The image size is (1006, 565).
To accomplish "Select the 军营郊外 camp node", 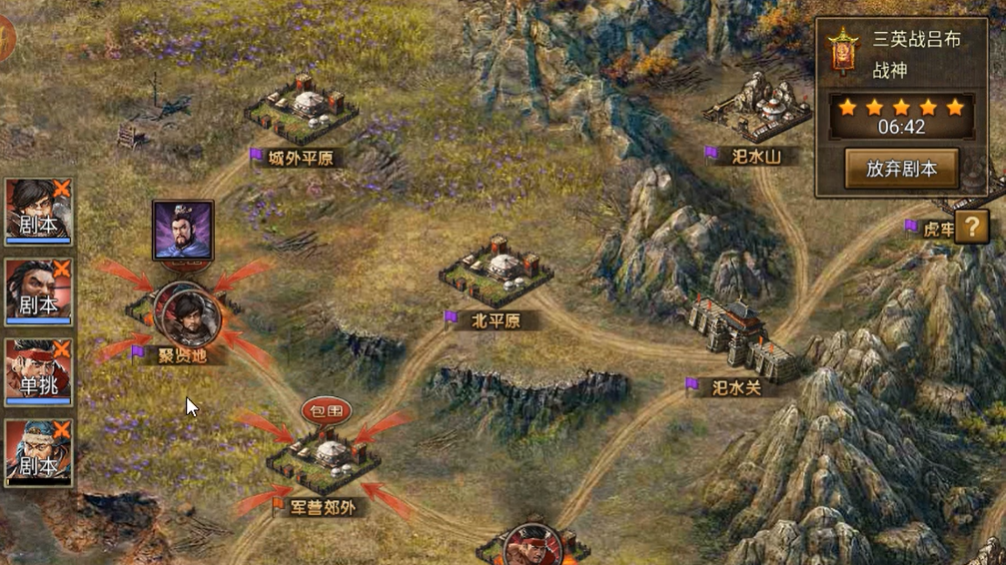I will [324, 462].
